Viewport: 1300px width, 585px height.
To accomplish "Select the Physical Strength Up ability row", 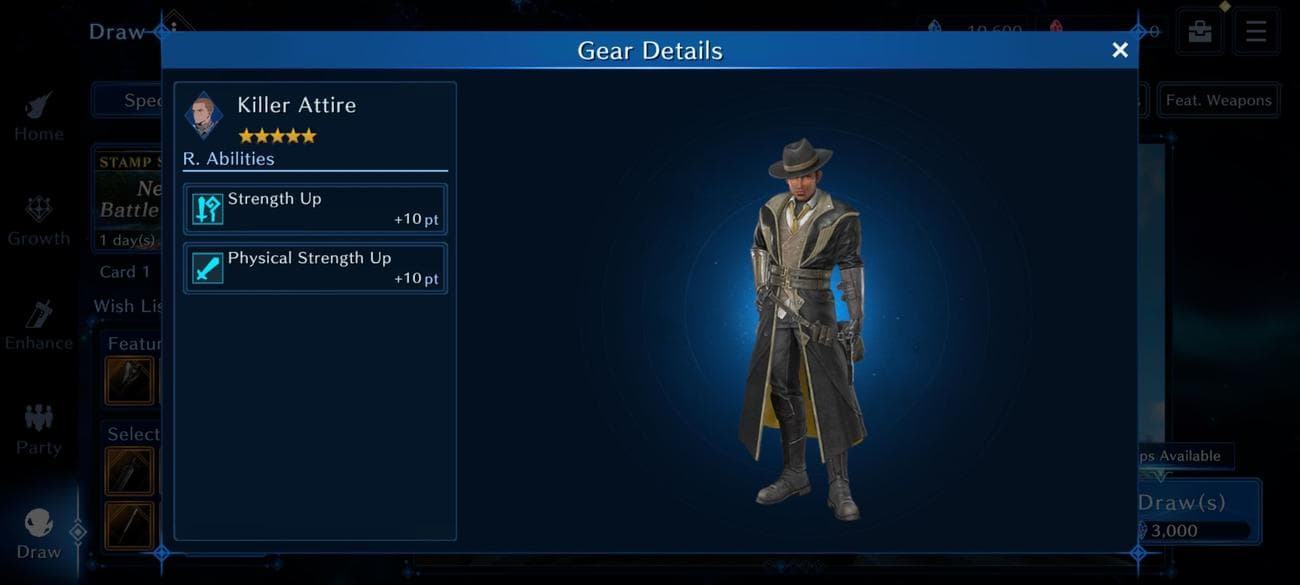I will pos(315,268).
